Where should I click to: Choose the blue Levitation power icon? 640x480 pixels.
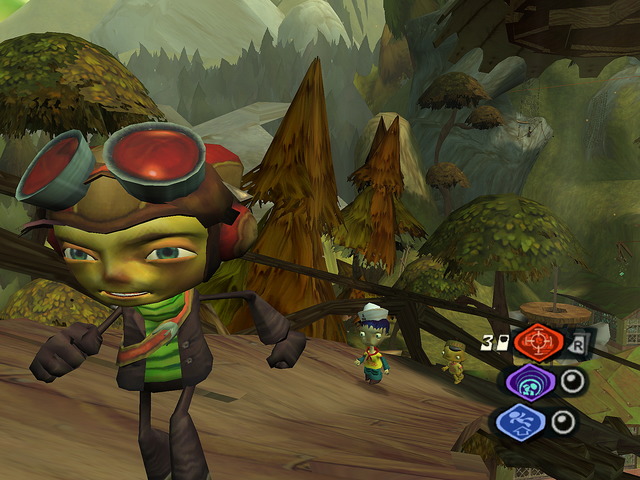point(520,420)
